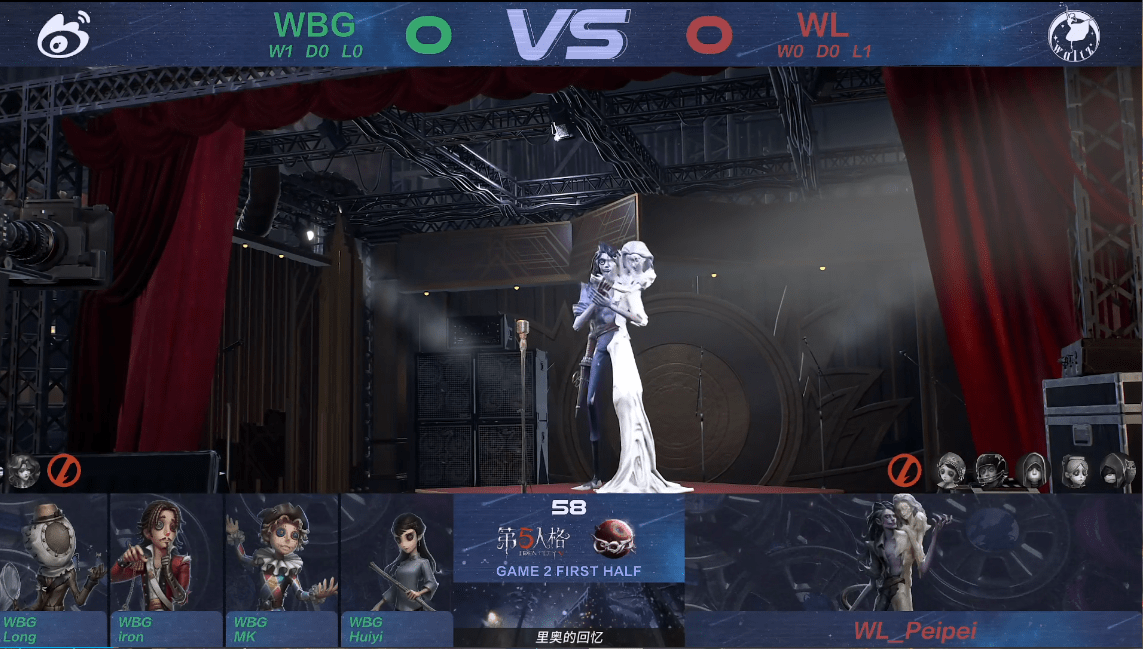Viewport: 1143px width, 649px height.
Task: Click the football helmet banned character portrait
Action: point(990,469)
